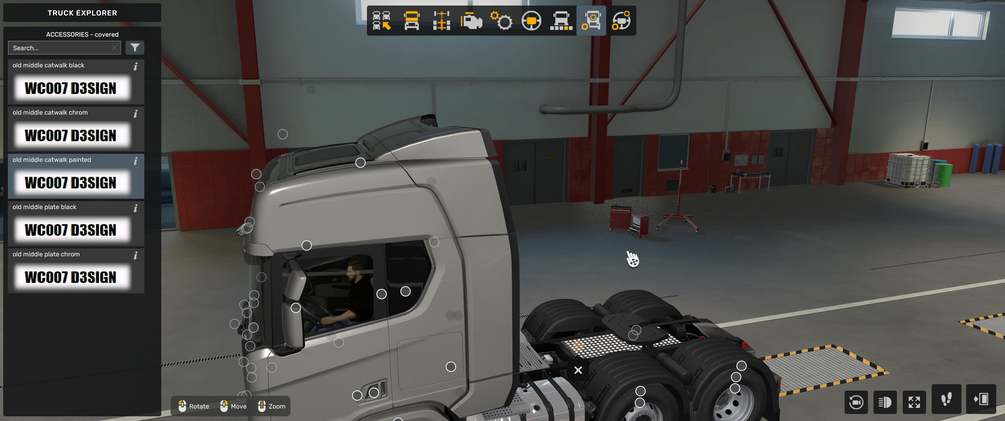Screen dimensions: 1005x421
Task: Click the accessories search field
Action: tap(62, 48)
